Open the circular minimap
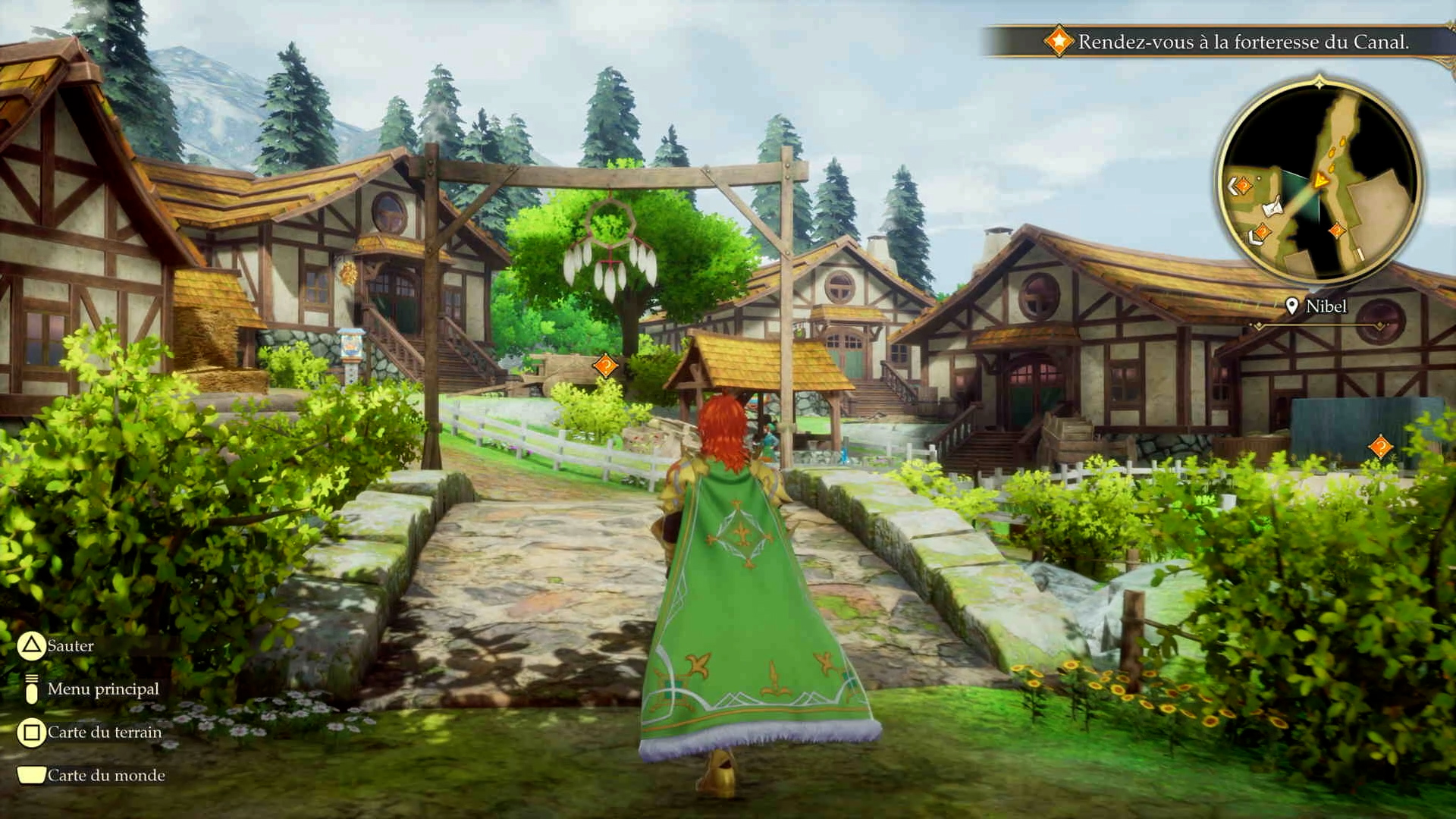 point(1319,184)
